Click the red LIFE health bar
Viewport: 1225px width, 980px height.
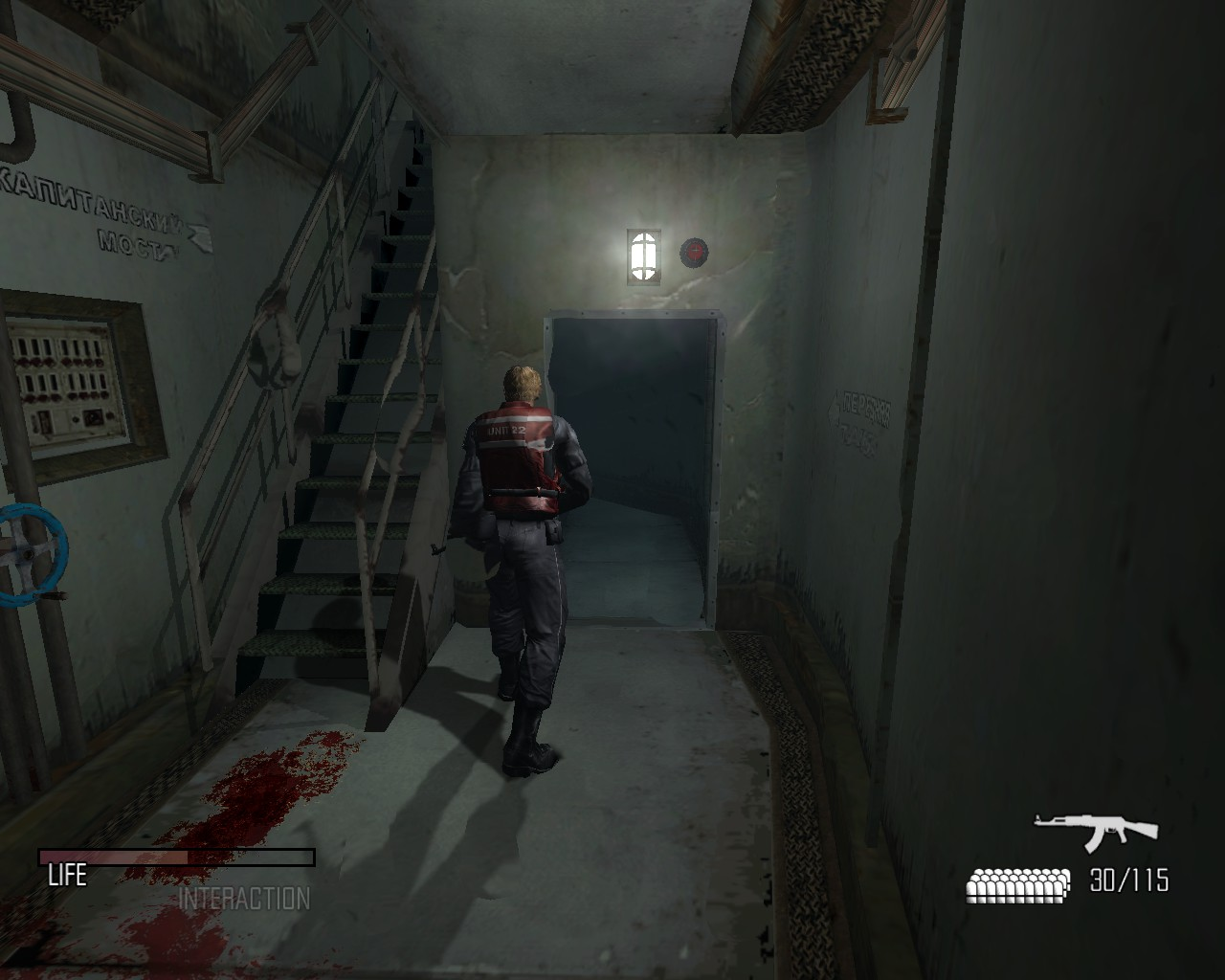115,854
